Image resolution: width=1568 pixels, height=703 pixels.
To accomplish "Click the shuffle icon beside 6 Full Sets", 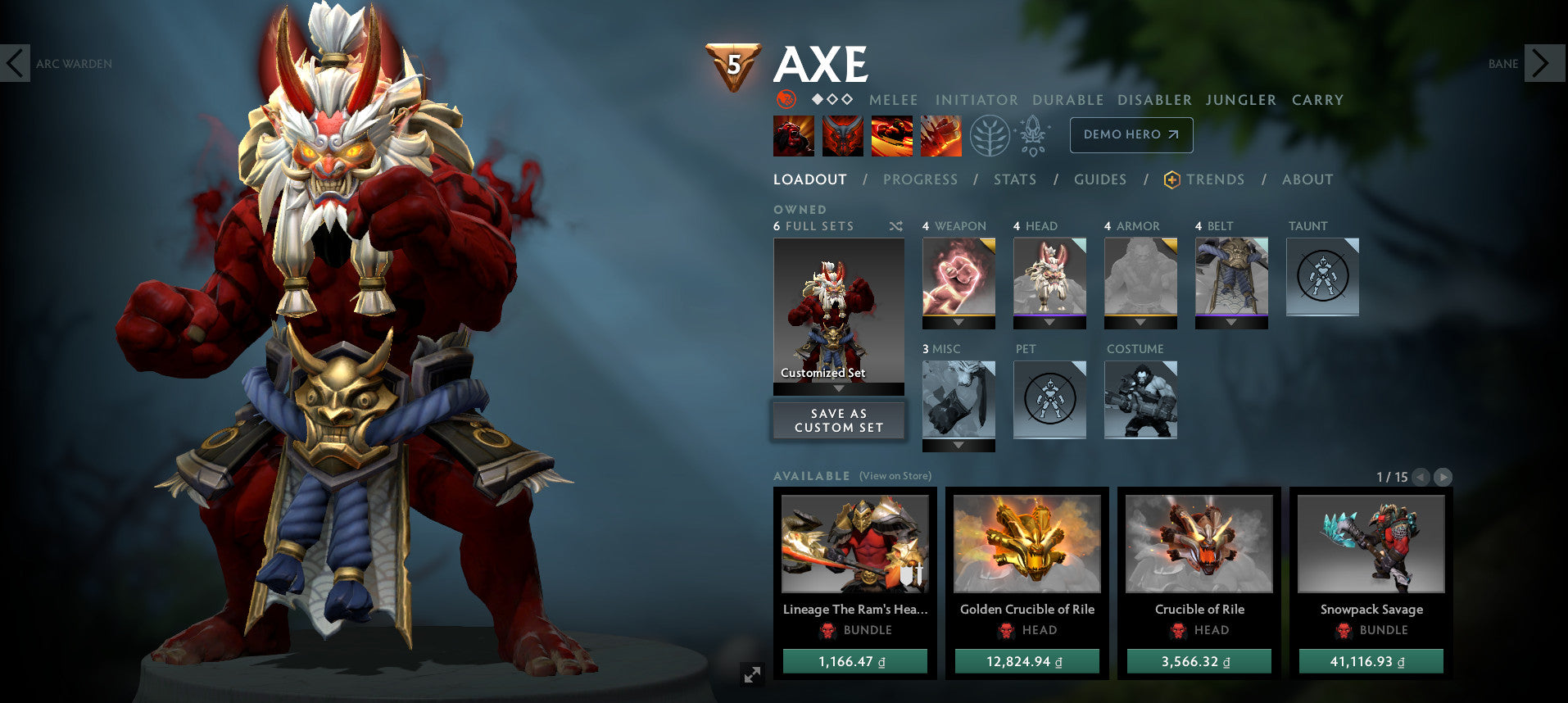I will tap(896, 226).
